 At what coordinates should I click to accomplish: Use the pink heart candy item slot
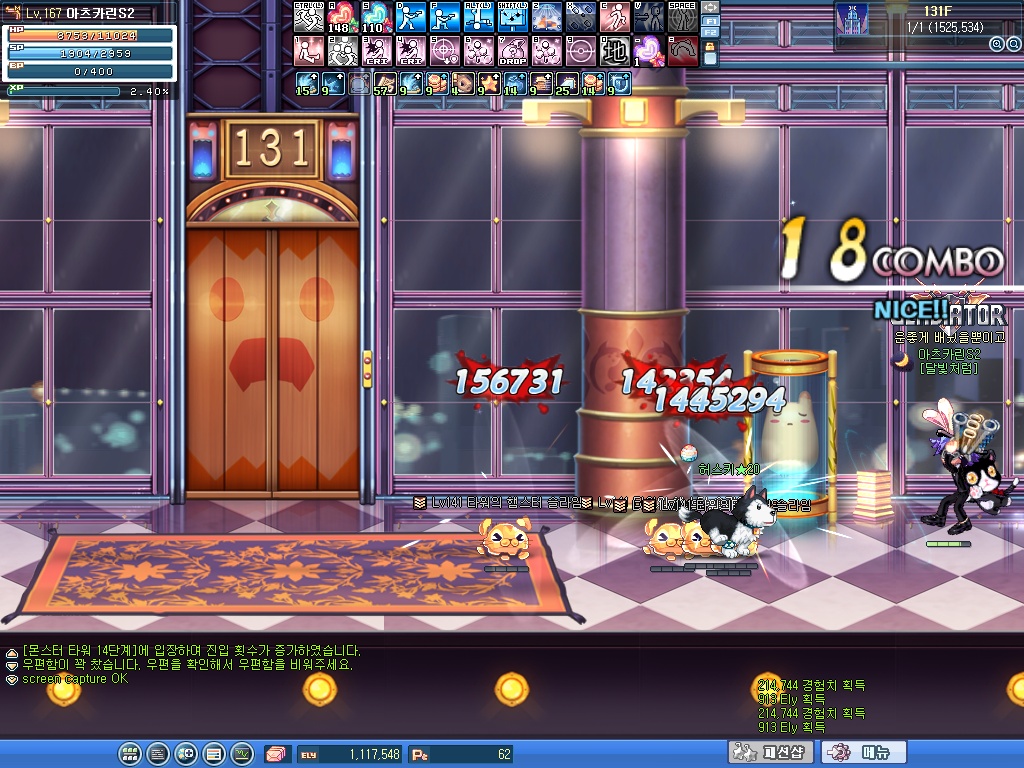click(x=648, y=50)
